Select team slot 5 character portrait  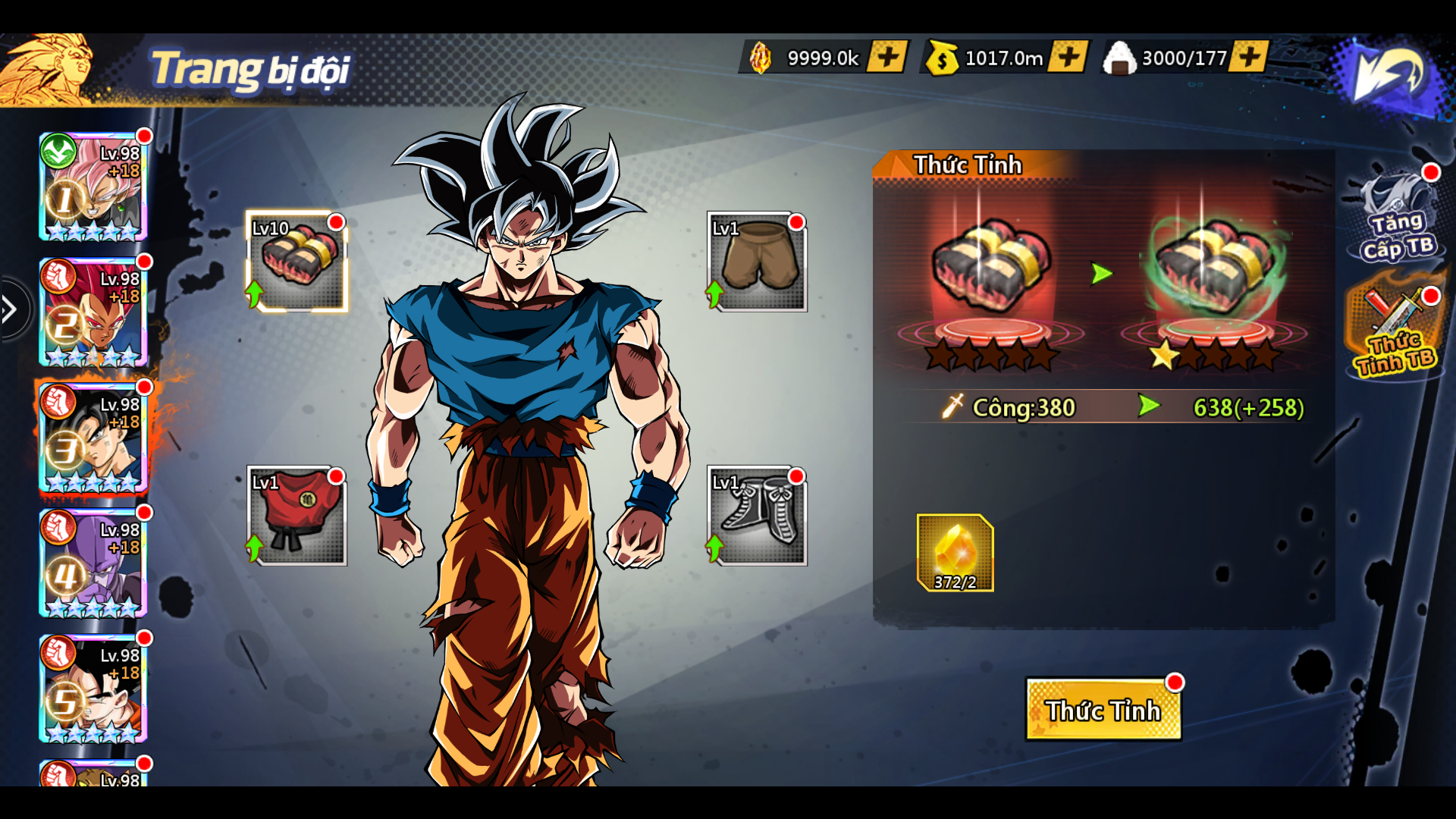93,689
